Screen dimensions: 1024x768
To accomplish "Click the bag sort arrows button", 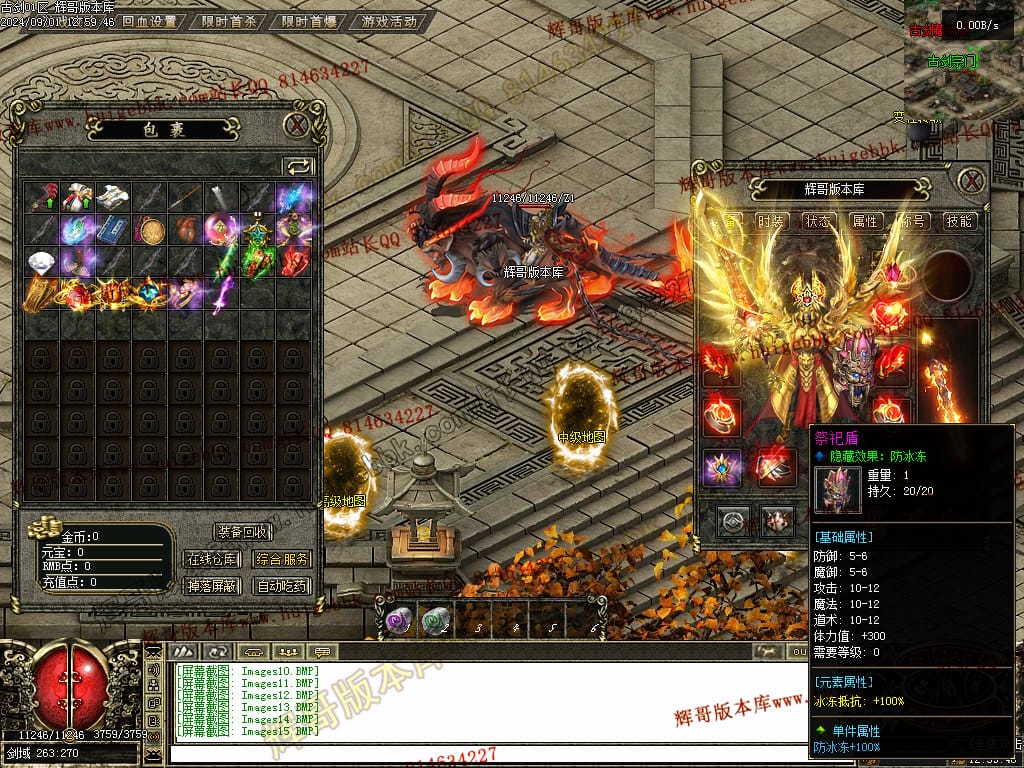I will click(298, 166).
